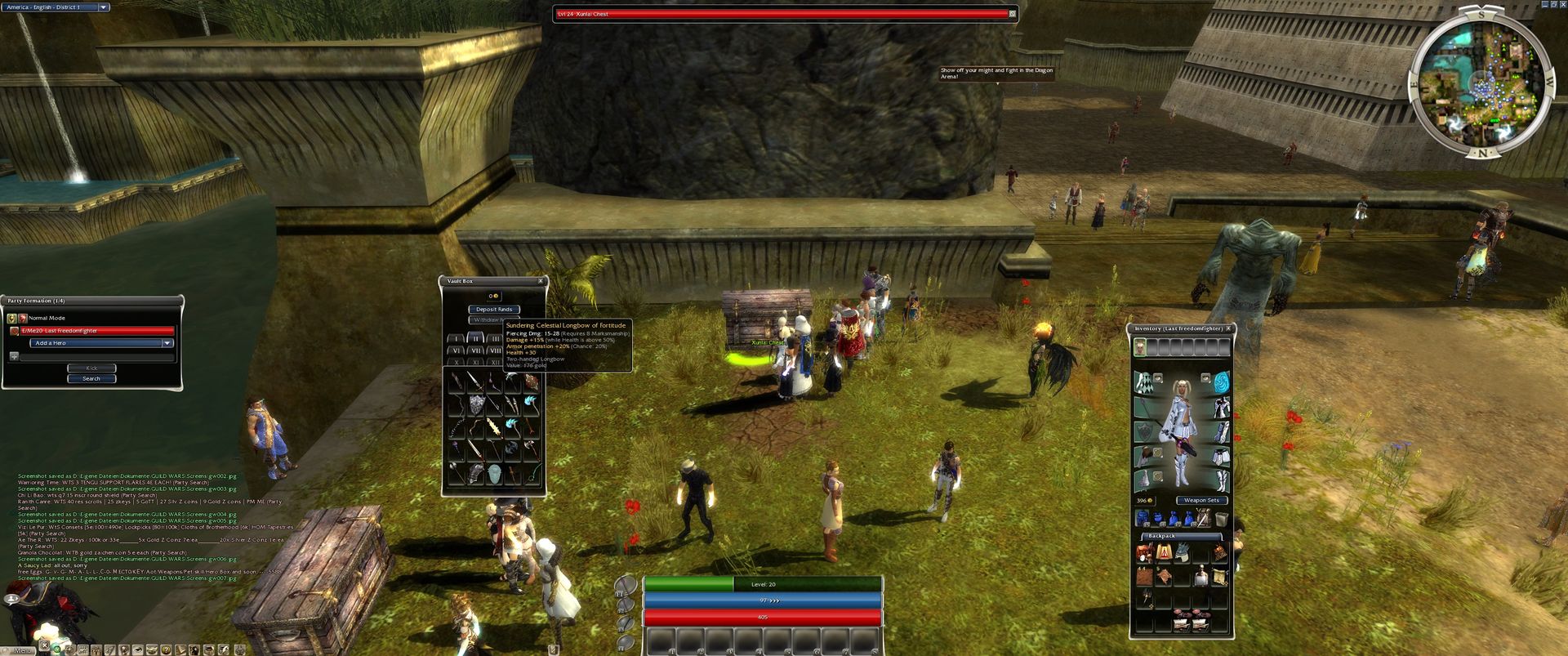Image resolution: width=1568 pixels, height=656 pixels.
Task: Click the trash can icon in inventory
Action: tap(1221, 519)
